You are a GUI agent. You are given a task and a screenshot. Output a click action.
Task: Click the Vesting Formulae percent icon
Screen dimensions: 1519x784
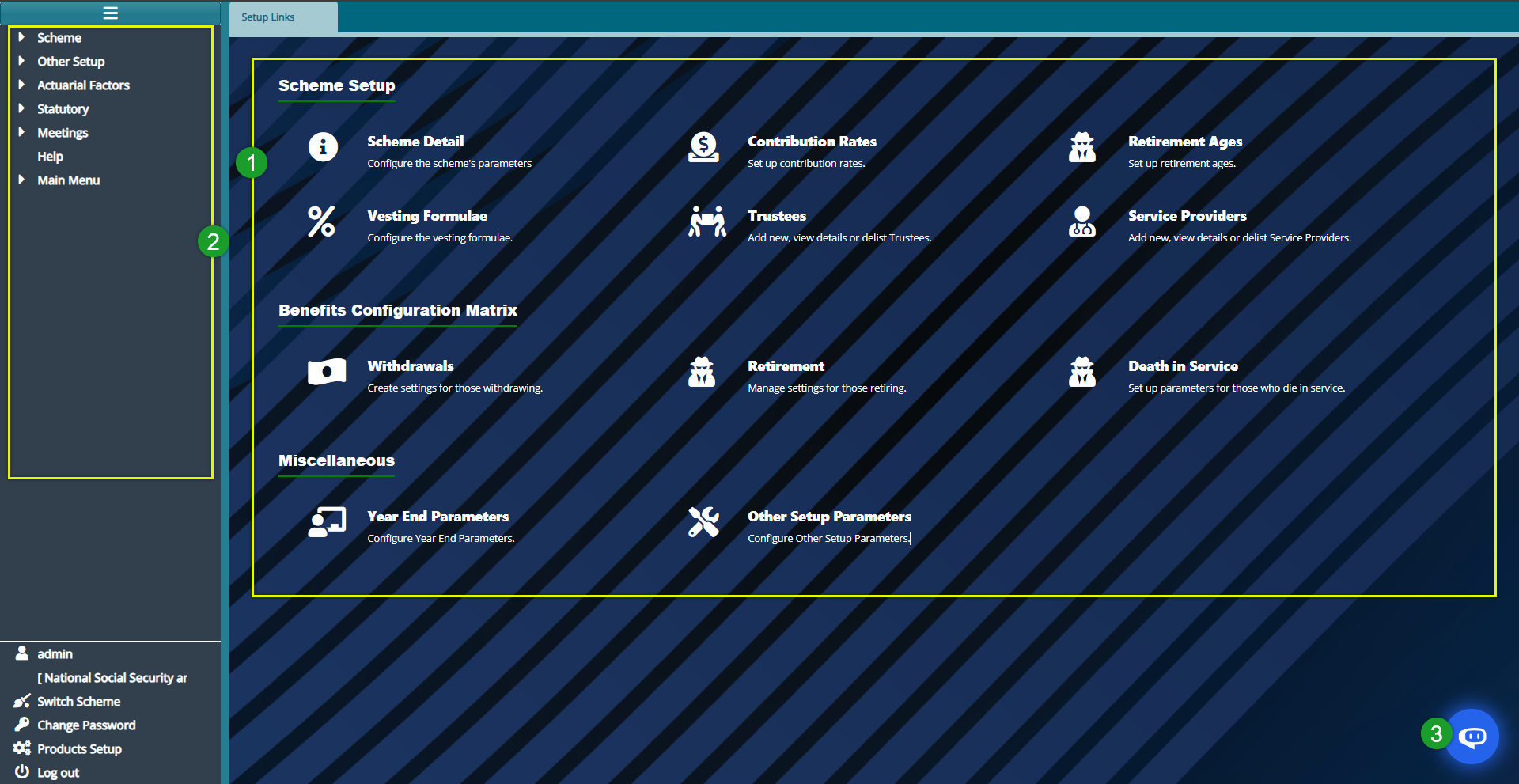320,222
